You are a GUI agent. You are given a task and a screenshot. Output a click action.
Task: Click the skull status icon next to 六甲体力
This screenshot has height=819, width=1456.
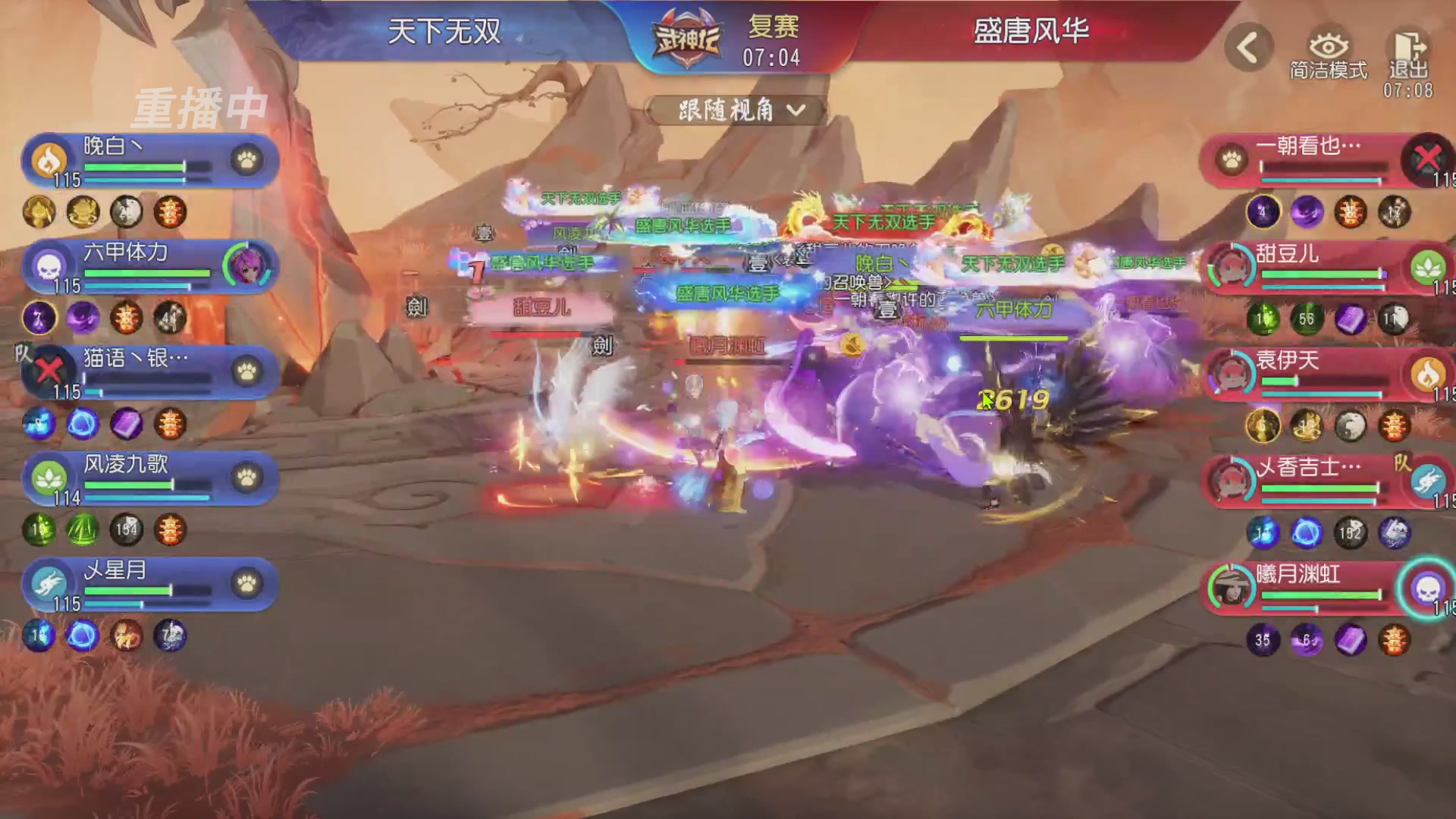(51, 267)
